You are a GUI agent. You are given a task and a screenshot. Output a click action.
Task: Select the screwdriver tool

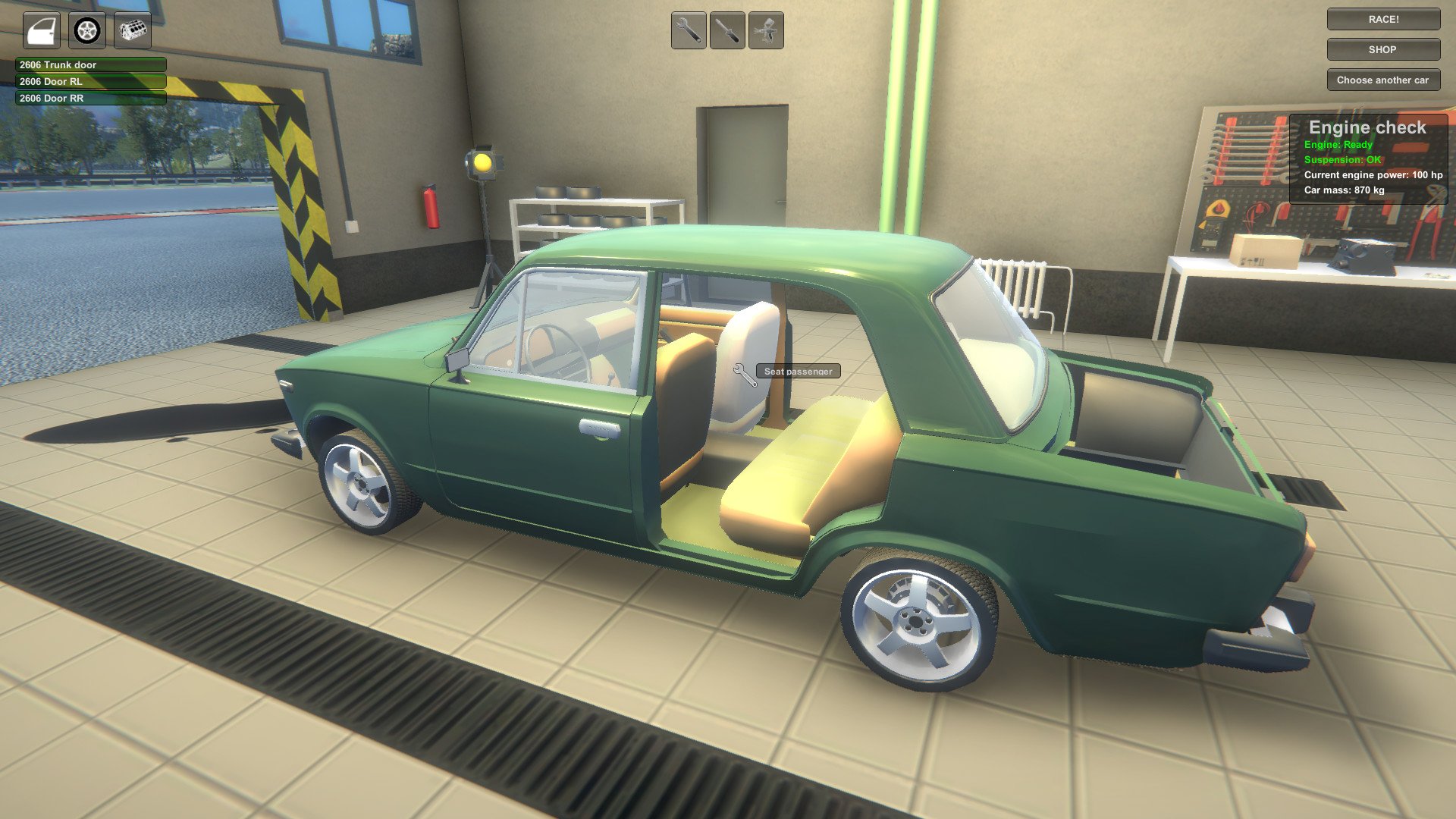point(727,31)
